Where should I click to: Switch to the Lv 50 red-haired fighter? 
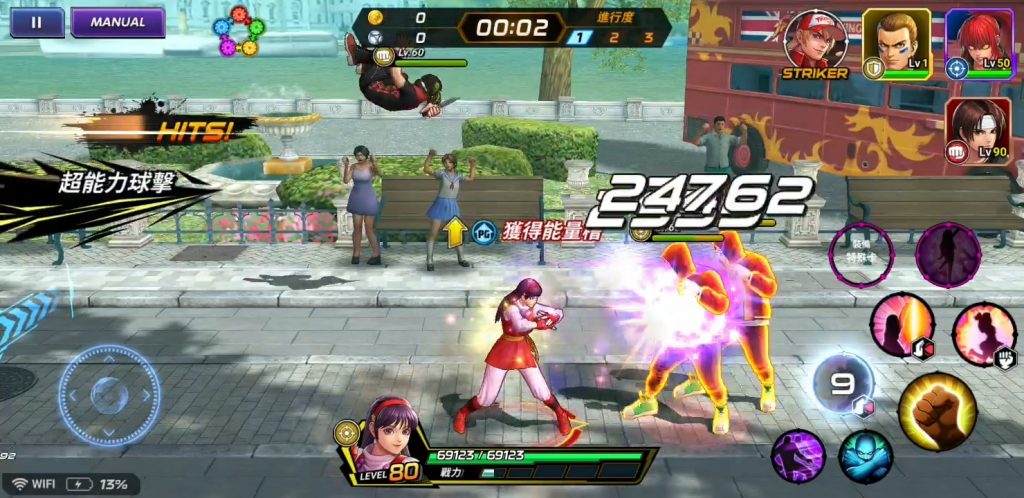(x=981, y=42)
